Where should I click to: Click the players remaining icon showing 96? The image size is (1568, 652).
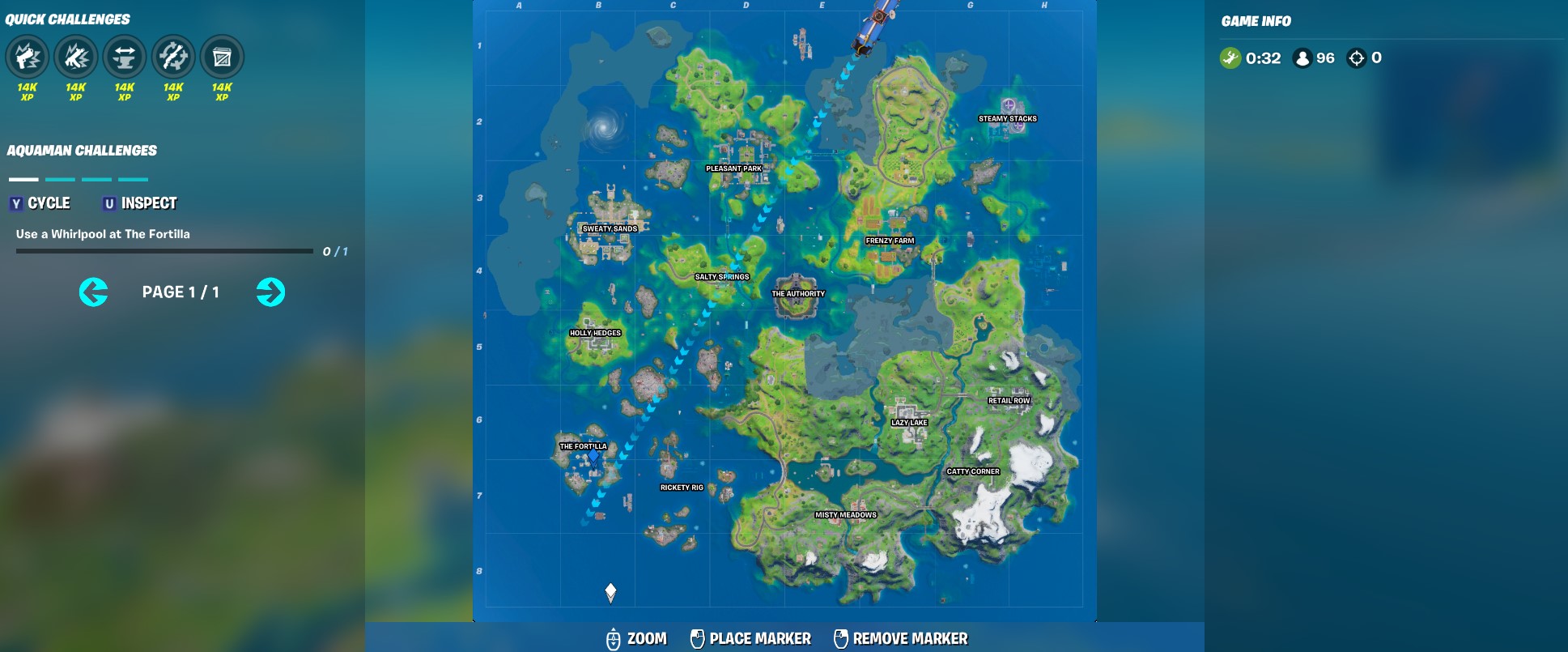[1302, 58]
